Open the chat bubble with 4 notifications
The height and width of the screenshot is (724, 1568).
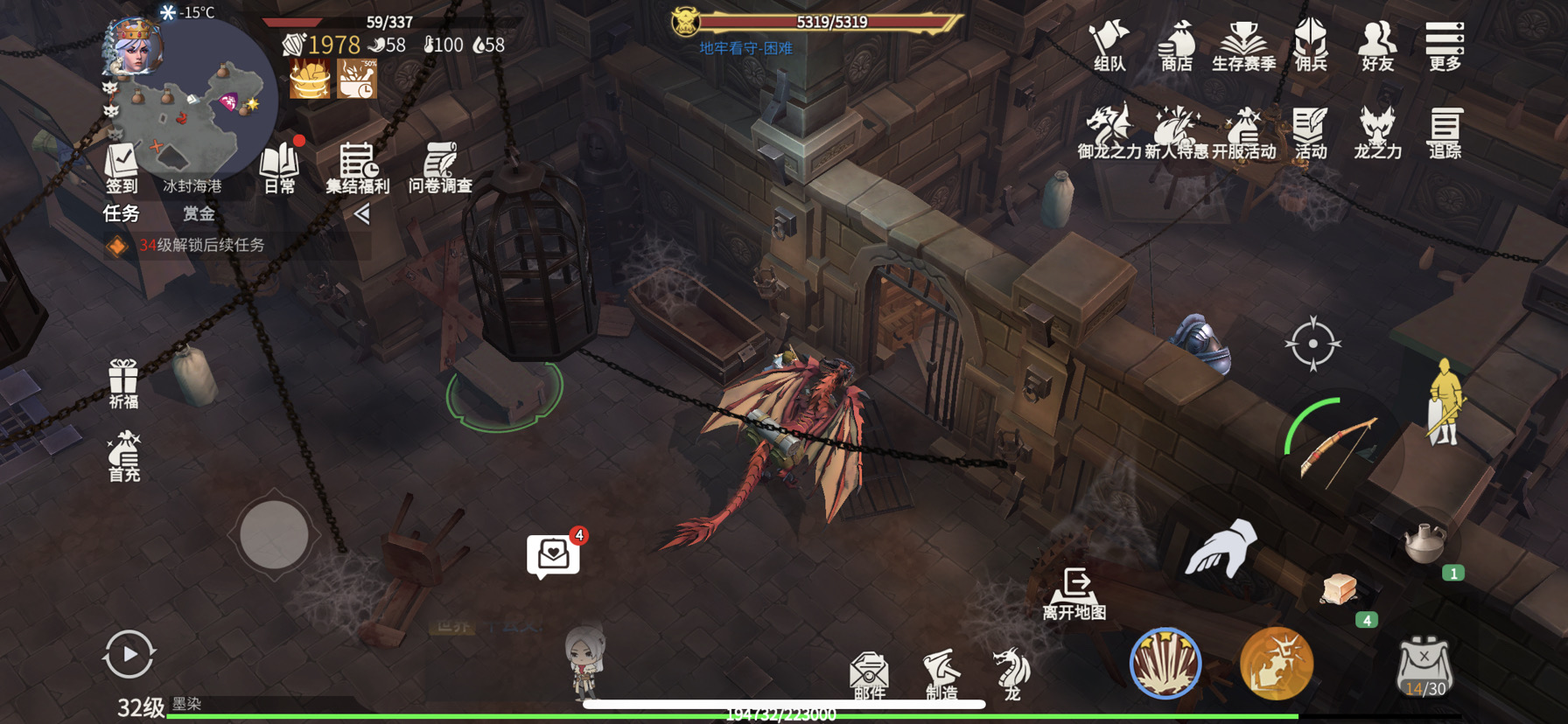coord(553,554)
